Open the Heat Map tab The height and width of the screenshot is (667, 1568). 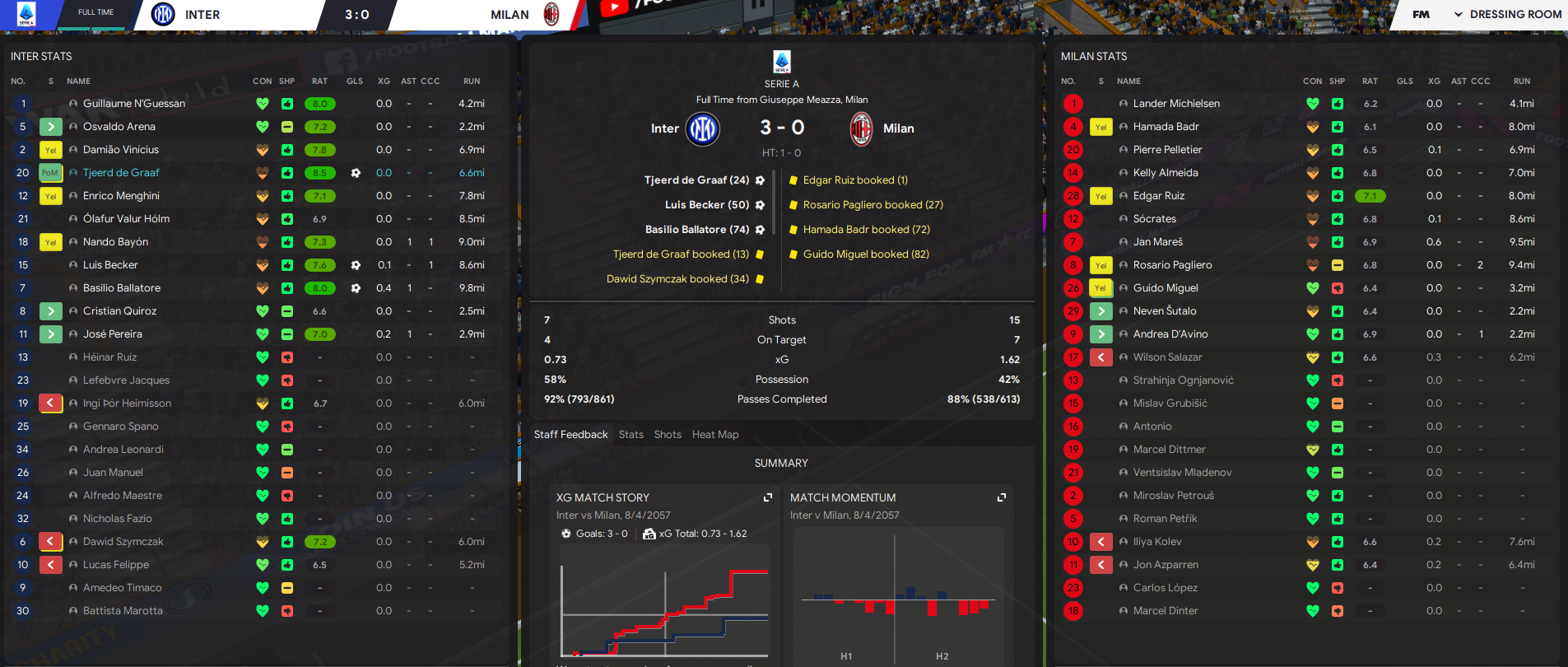[x=715, y=435]
